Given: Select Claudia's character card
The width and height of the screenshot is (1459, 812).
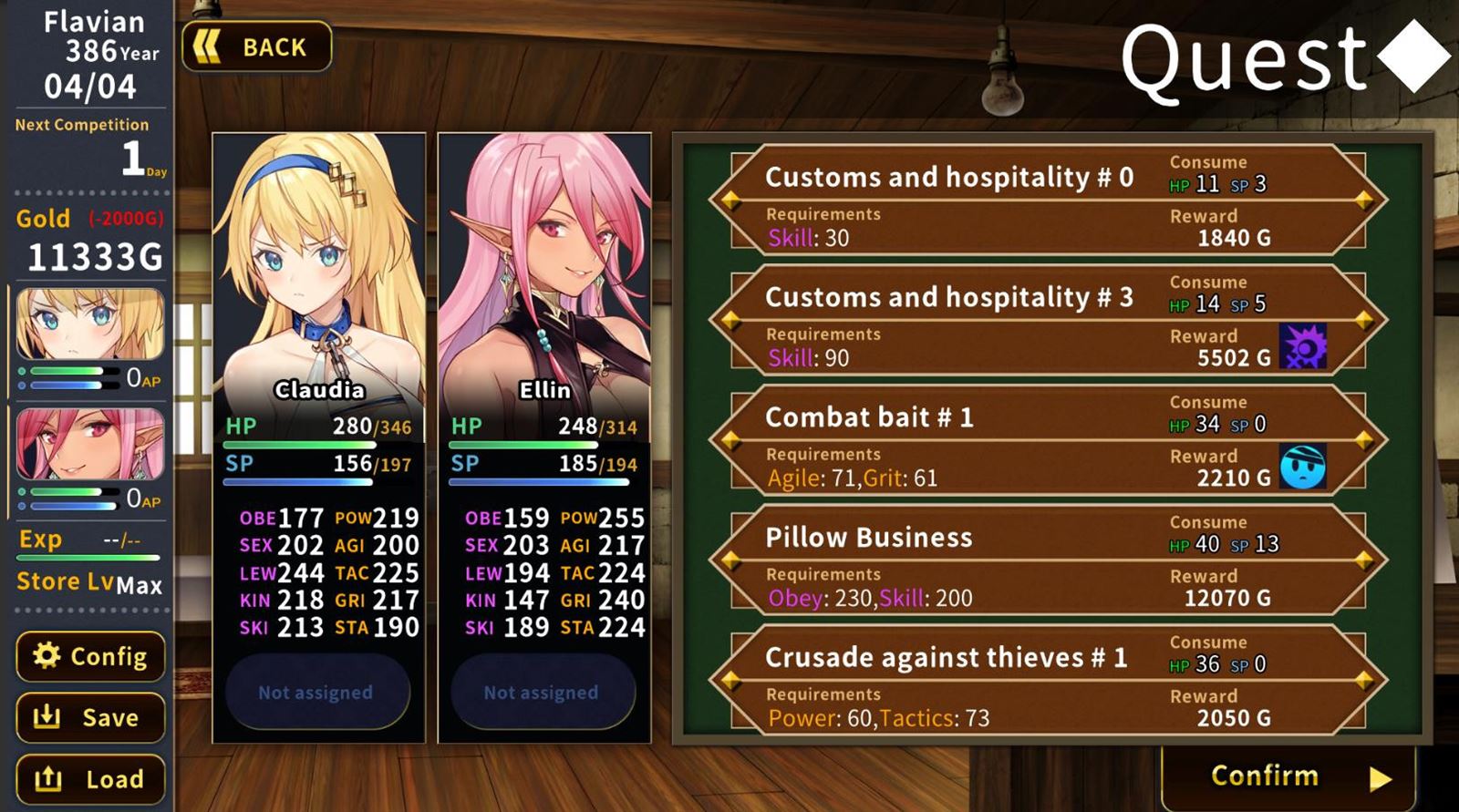Looking at the screenshot, I should click(319, 273).
